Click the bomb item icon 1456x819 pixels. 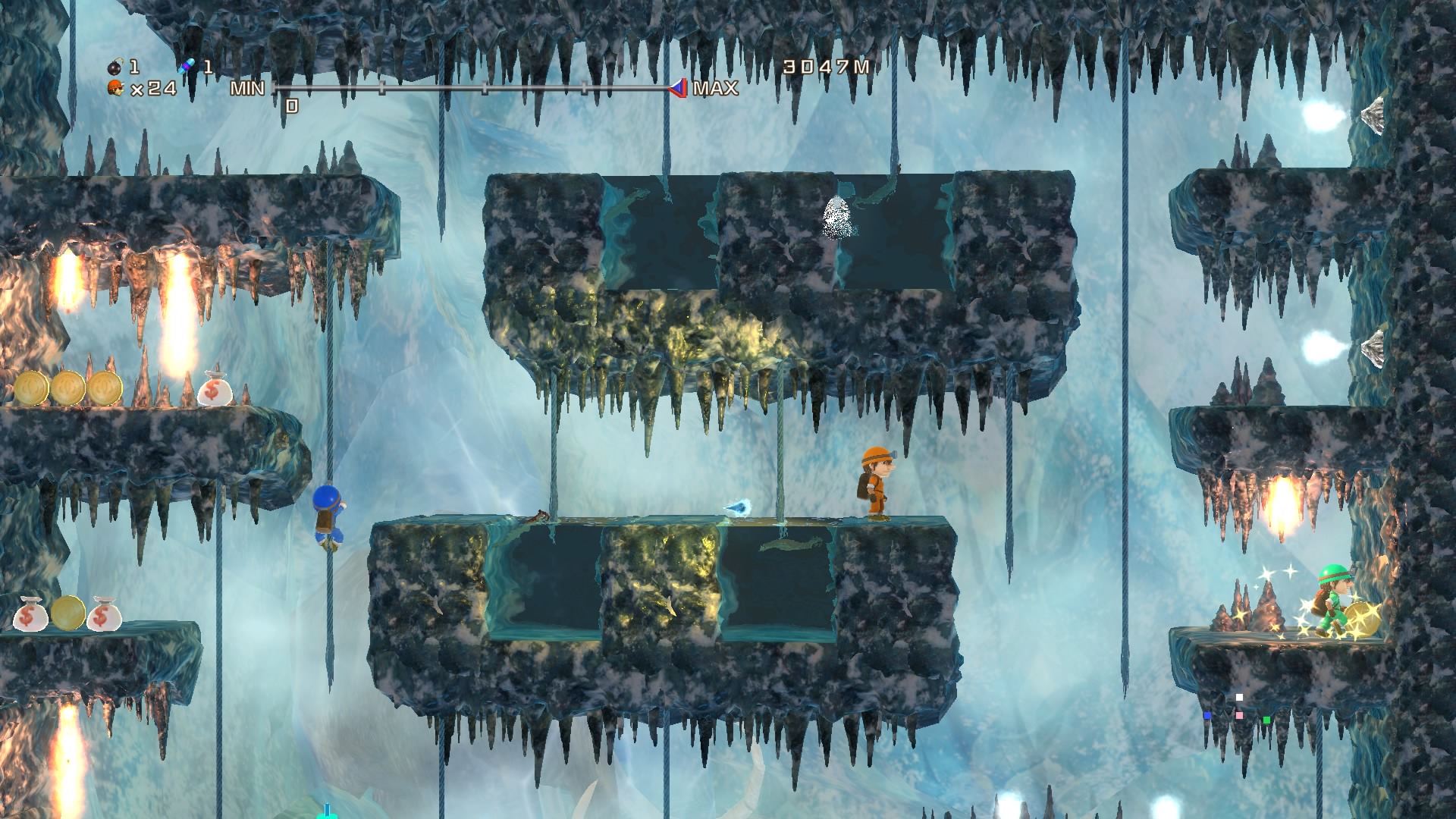pyautogui.click(x=115, y=67)
